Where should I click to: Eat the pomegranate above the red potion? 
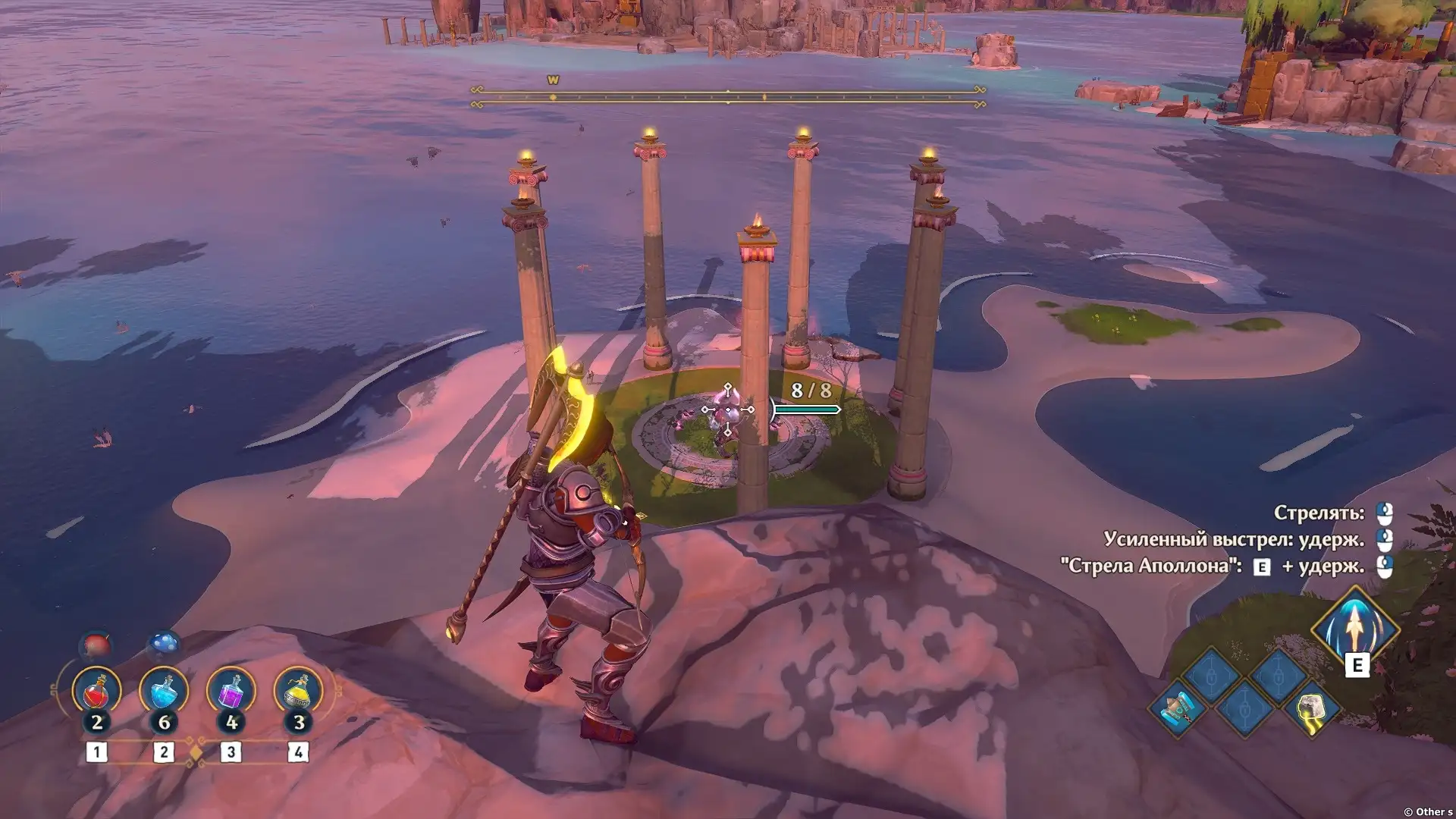coord(96,646)
